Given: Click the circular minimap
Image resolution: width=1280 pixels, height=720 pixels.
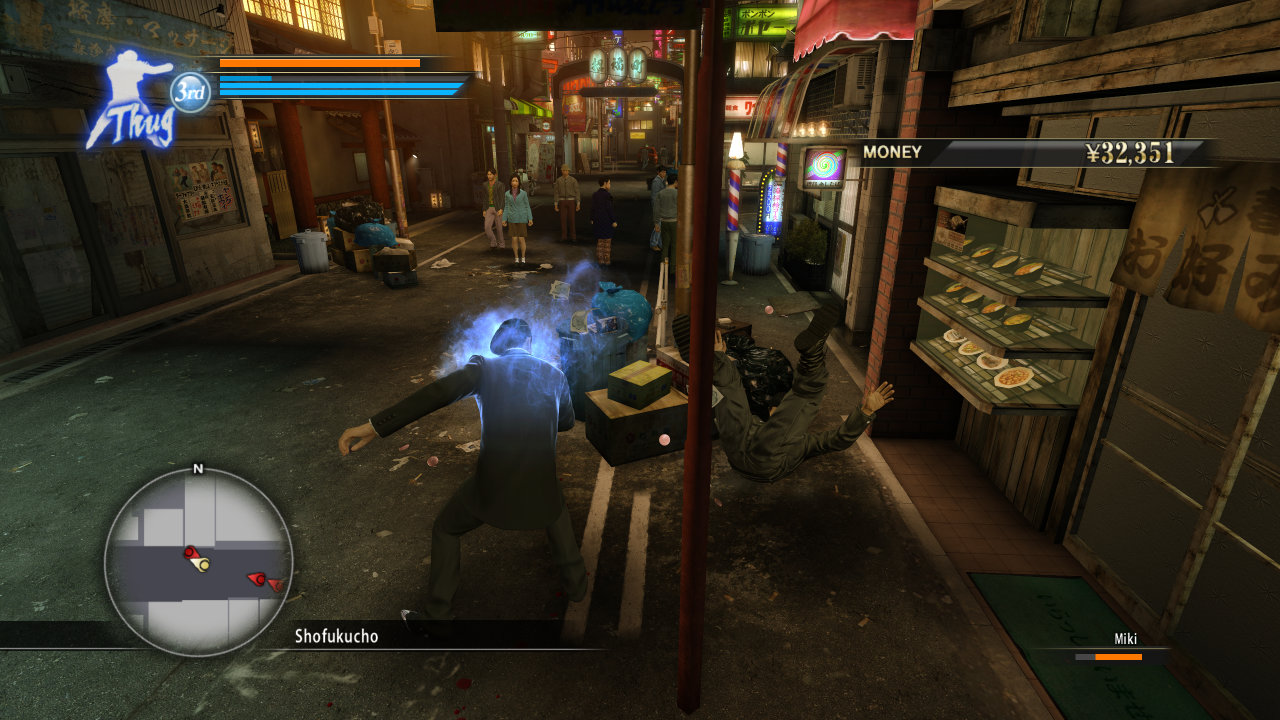Looking at the screenshot, I should click(x=198, y=561).
